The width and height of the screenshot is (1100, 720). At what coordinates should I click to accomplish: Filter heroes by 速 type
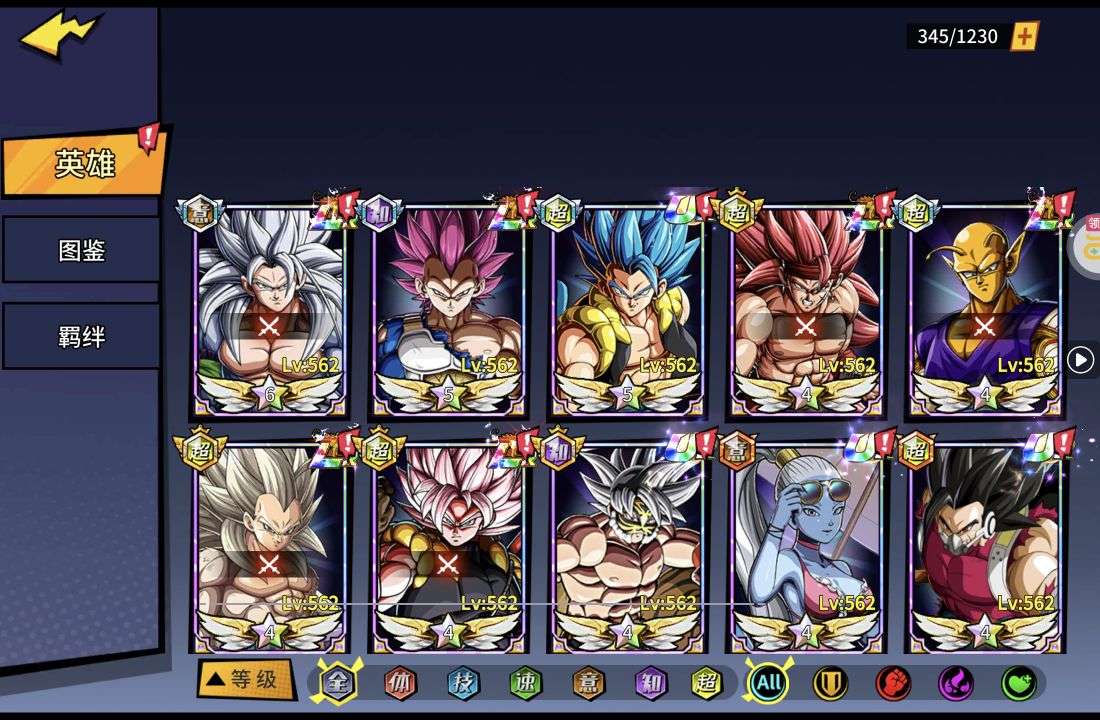(x=524, y=683)
